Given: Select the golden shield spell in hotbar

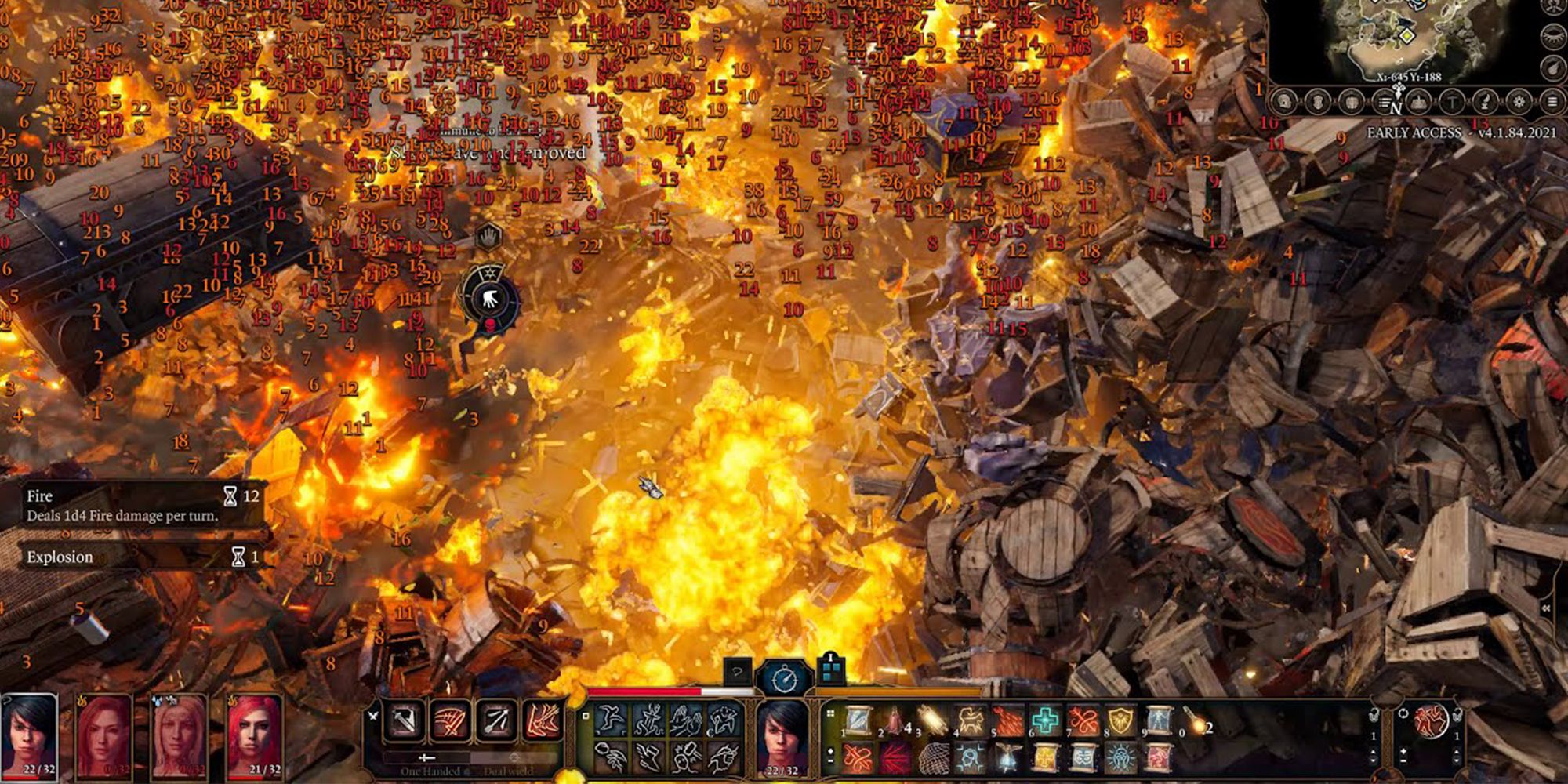Looking at the screenshot, I should (1121, 720).
